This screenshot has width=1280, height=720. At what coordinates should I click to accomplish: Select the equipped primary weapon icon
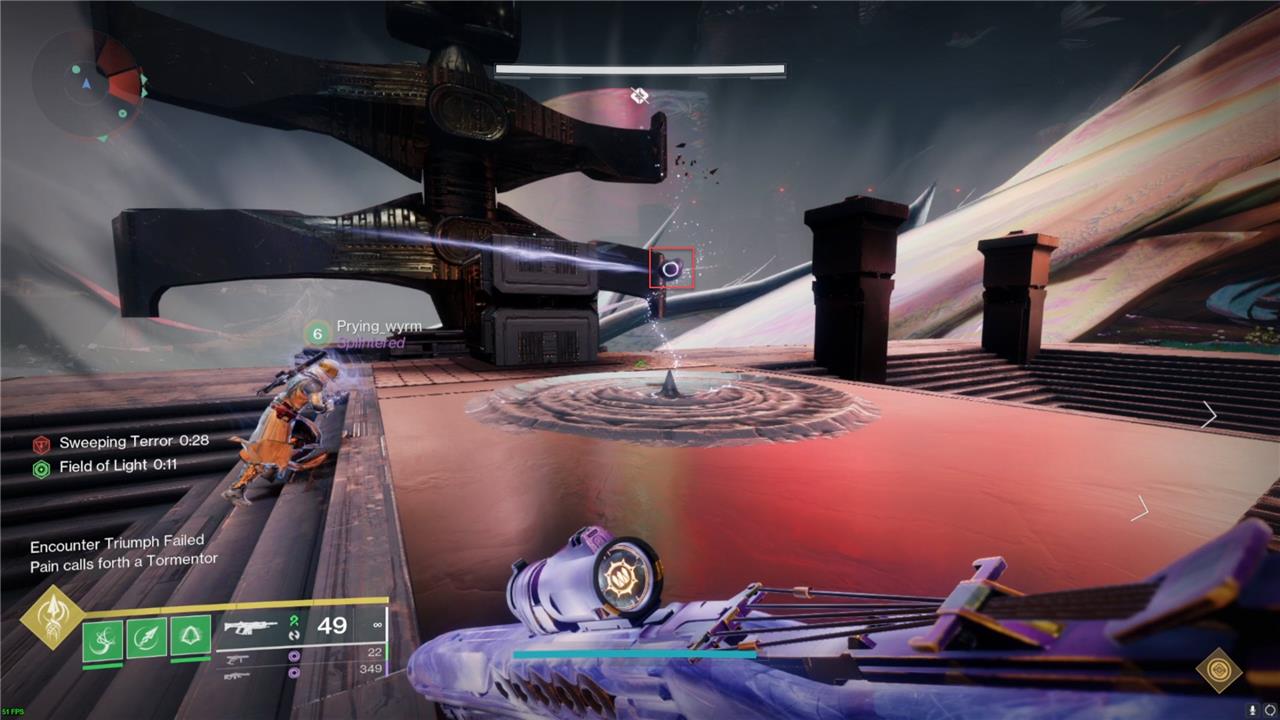(x=250, y=629)
